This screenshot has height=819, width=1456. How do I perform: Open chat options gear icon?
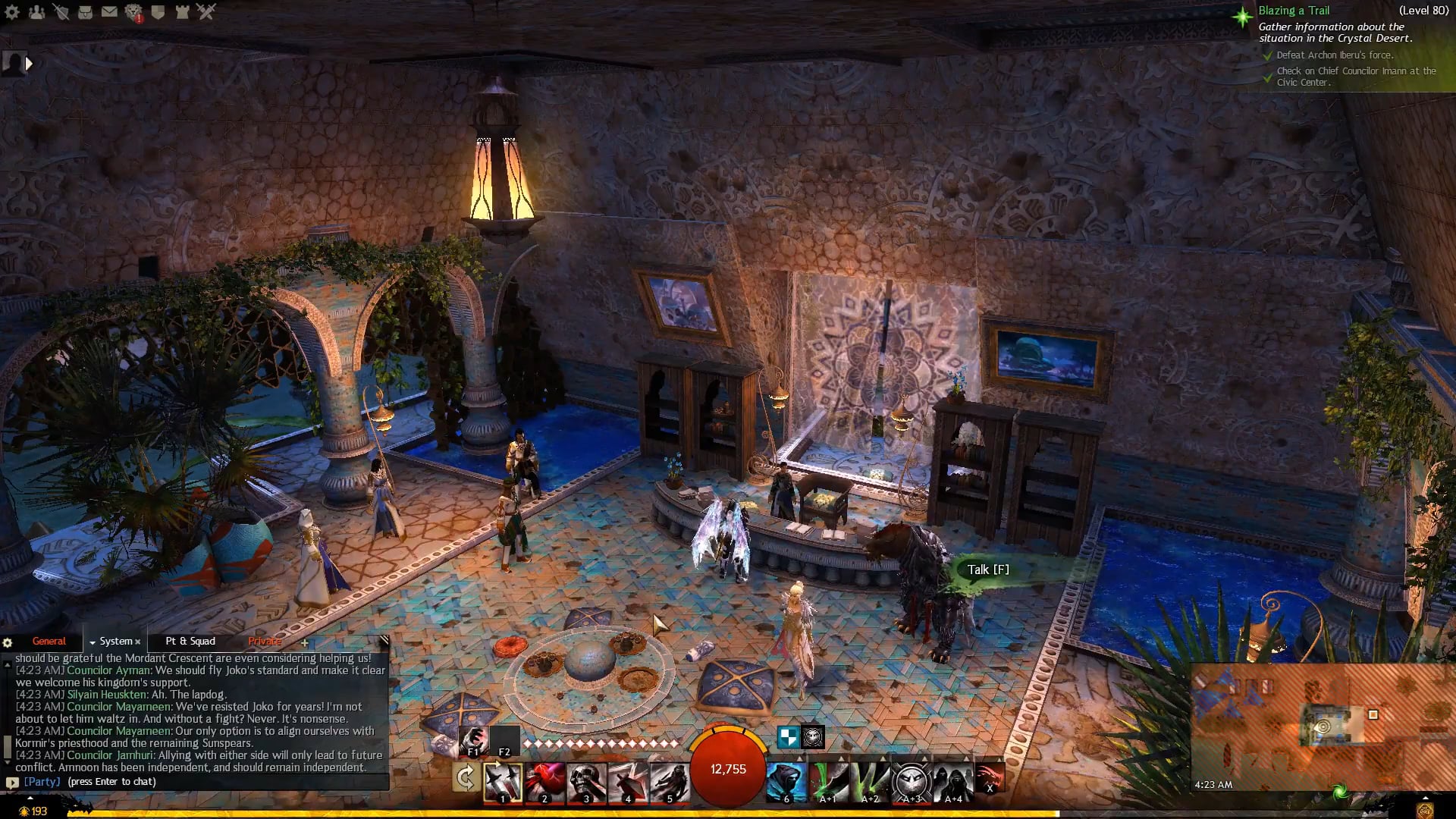(x=8, y=643)
